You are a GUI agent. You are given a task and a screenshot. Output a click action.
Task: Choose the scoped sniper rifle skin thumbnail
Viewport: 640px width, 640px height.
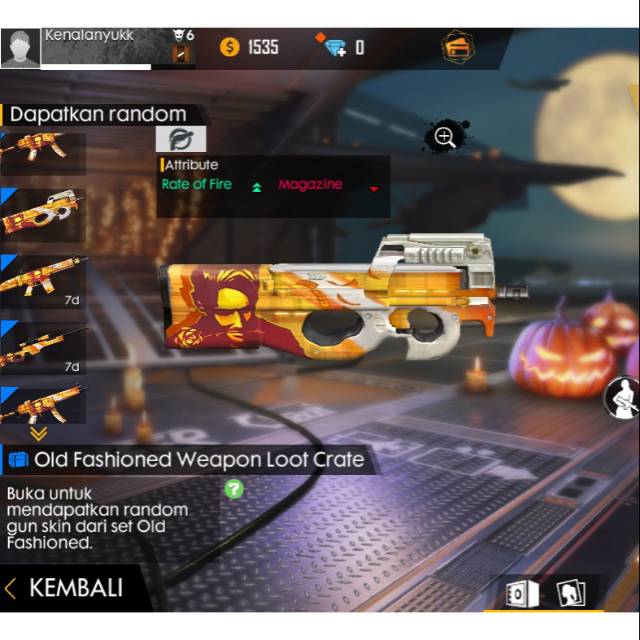click(42, 345)
